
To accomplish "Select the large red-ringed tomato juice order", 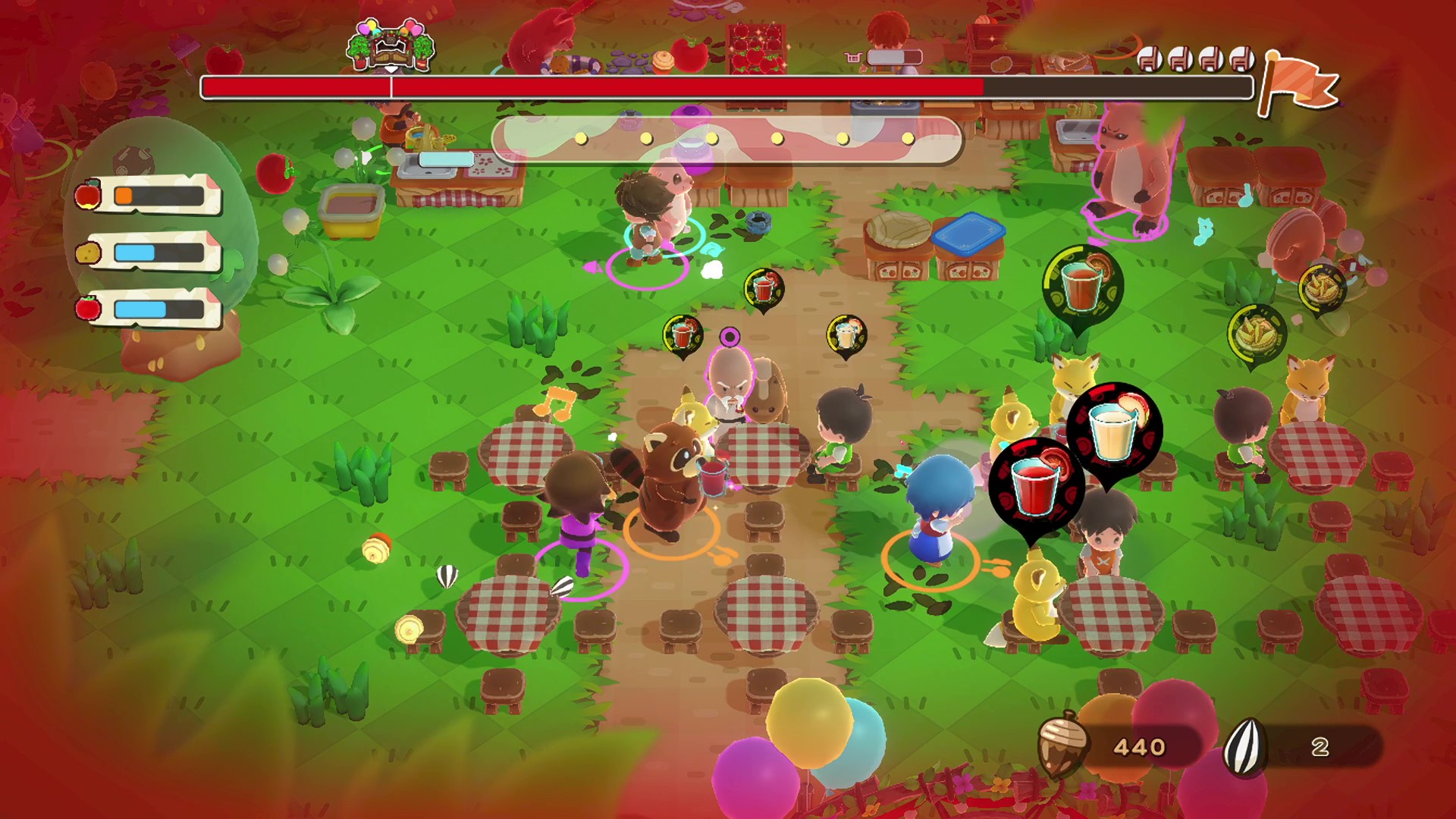I will click(1036, 485).
